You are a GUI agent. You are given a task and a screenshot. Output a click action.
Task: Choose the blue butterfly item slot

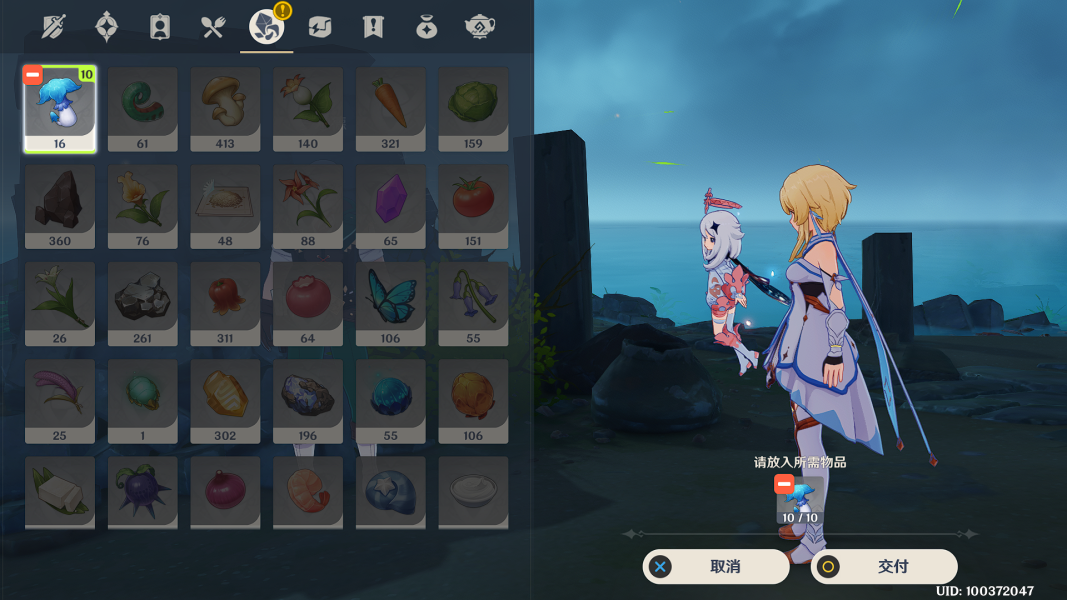(390, 304)
